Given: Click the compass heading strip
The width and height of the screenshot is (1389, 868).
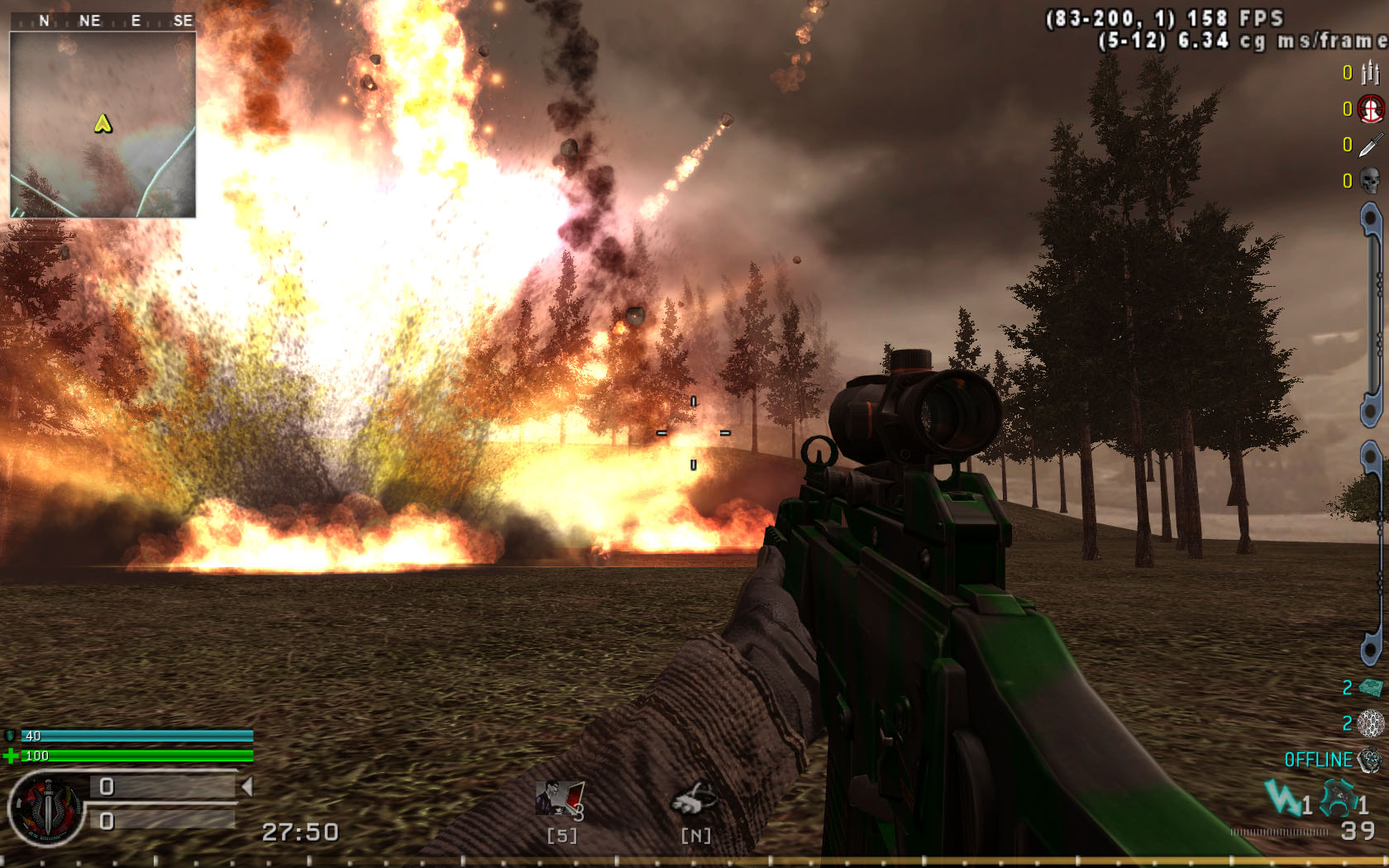Looking at the screenshot, I should pyautogui.click(x=103, y=21).
